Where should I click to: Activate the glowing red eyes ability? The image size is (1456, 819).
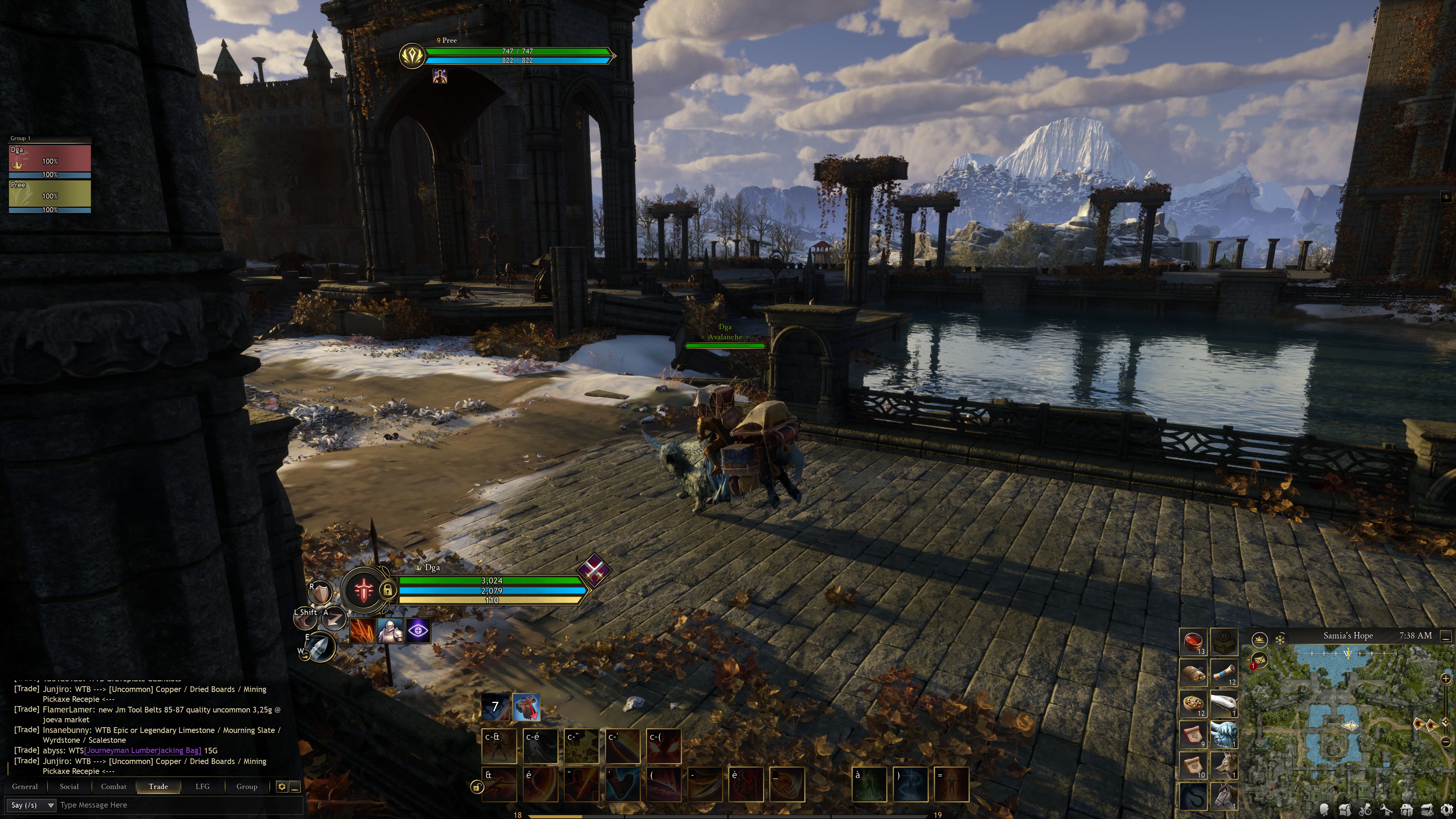[x=664, y=746]
